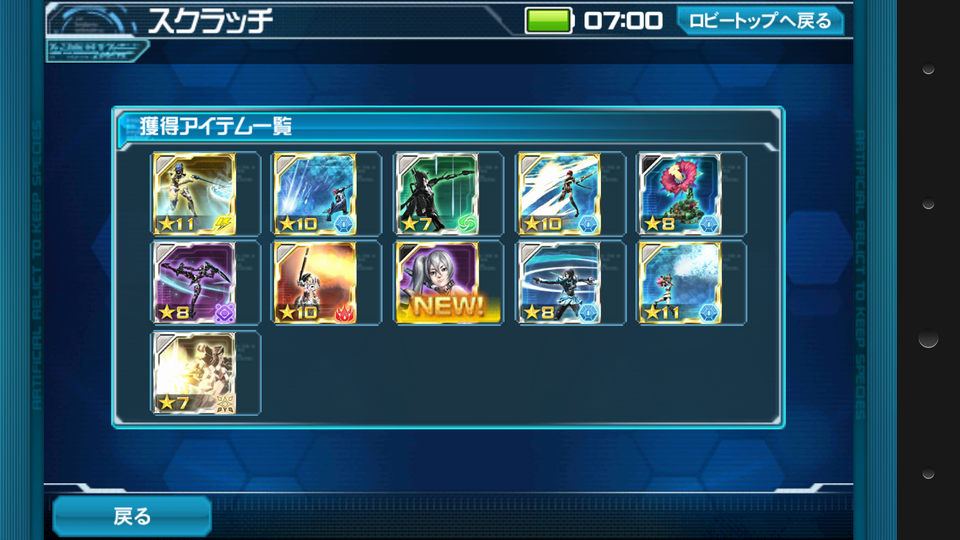Inspect the ★10 red-haired lancer card

[x=558, y=194]
